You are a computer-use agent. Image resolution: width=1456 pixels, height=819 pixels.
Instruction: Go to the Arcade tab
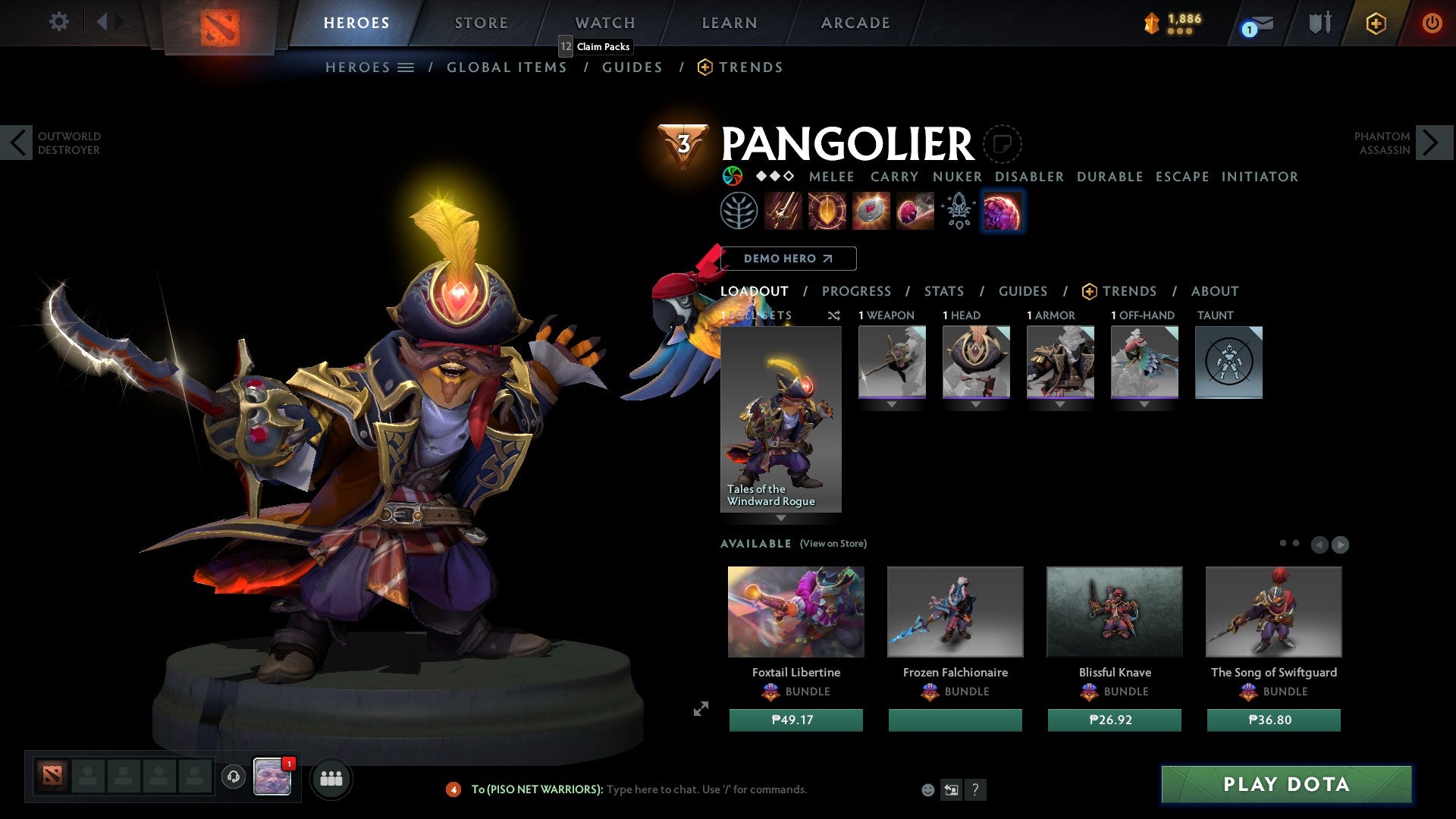coord(855,23)
